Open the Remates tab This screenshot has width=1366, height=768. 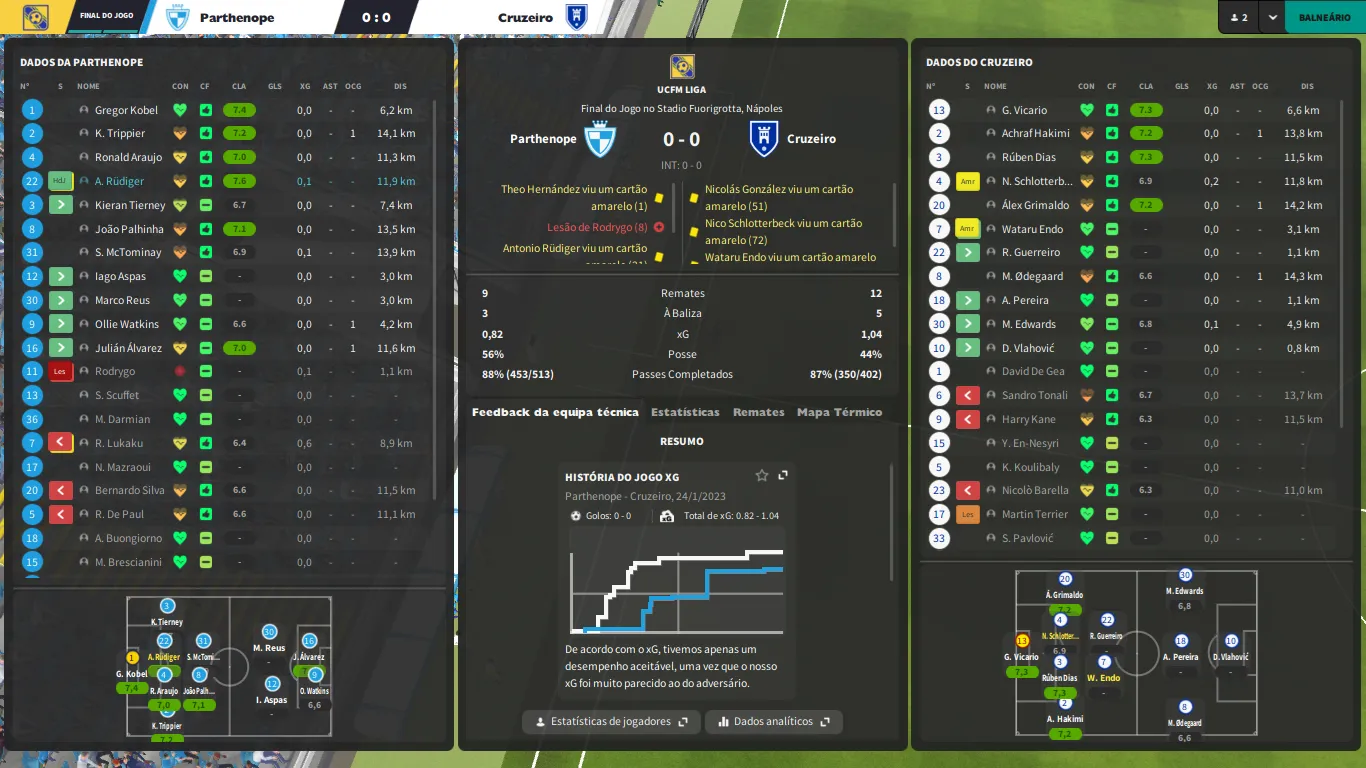pyautogui.click(x=758, y=412)
